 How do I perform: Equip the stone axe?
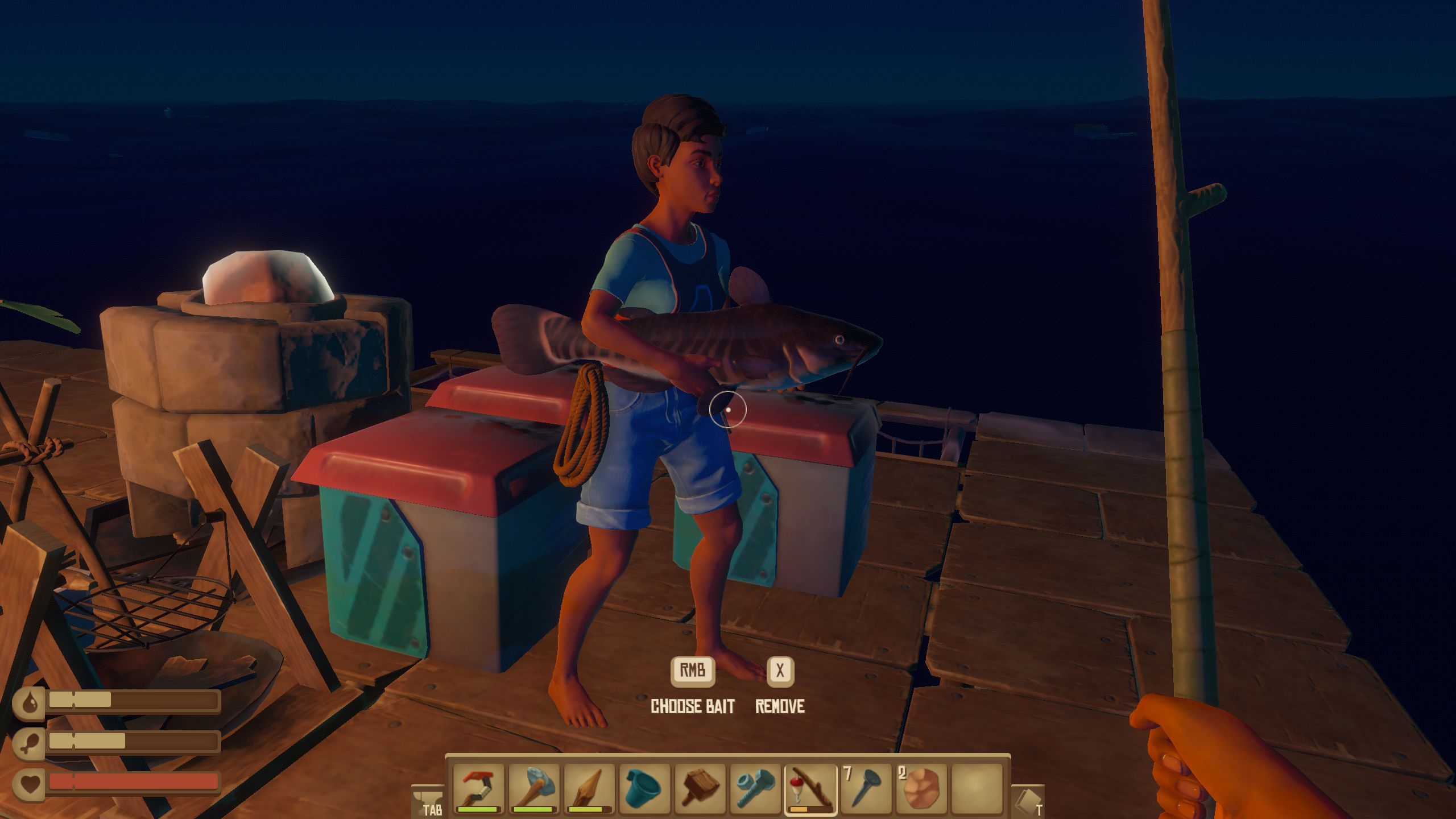pos(534,789)
